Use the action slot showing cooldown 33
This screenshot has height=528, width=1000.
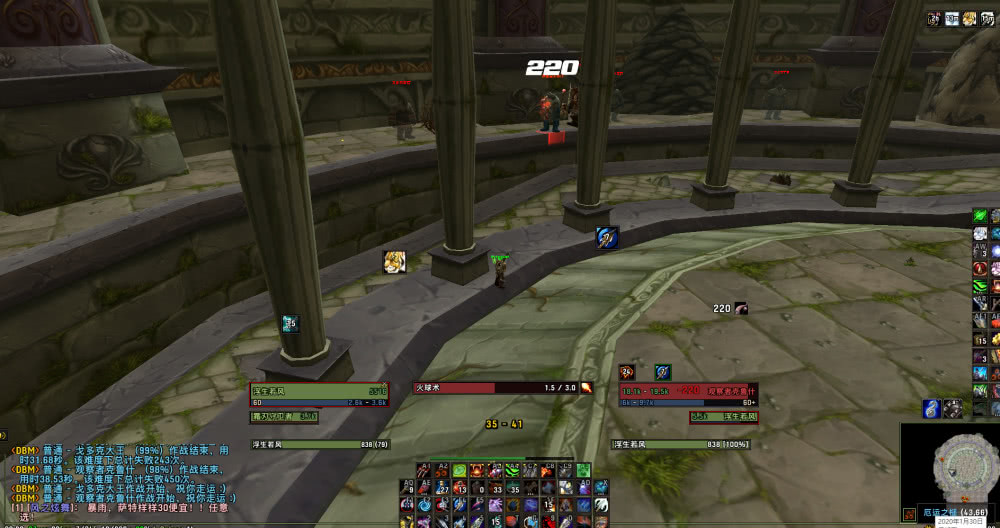(x=494, y=487)
